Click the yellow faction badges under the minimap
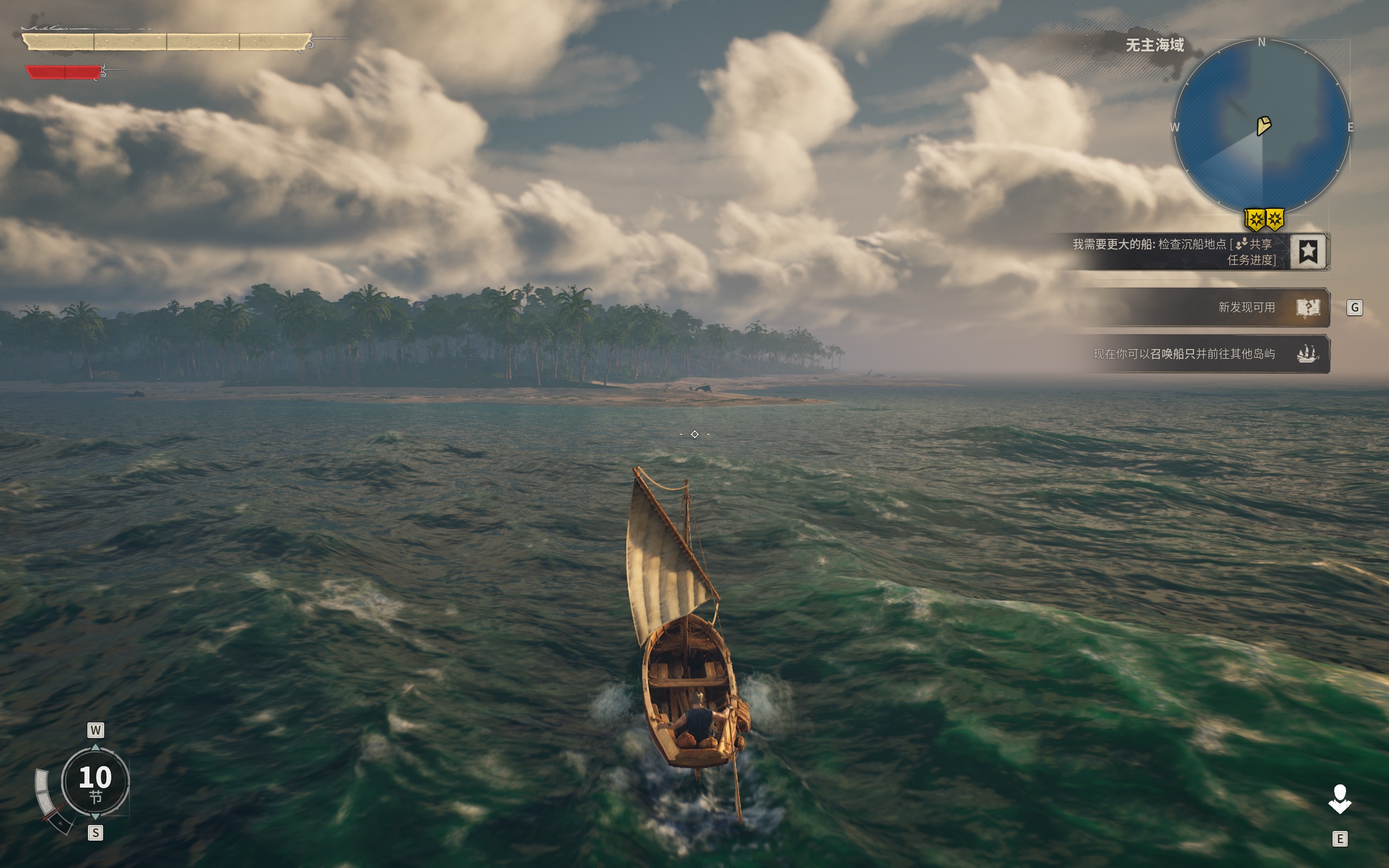The width and height of the screenshot is (1389, 868). (1264, 219)
